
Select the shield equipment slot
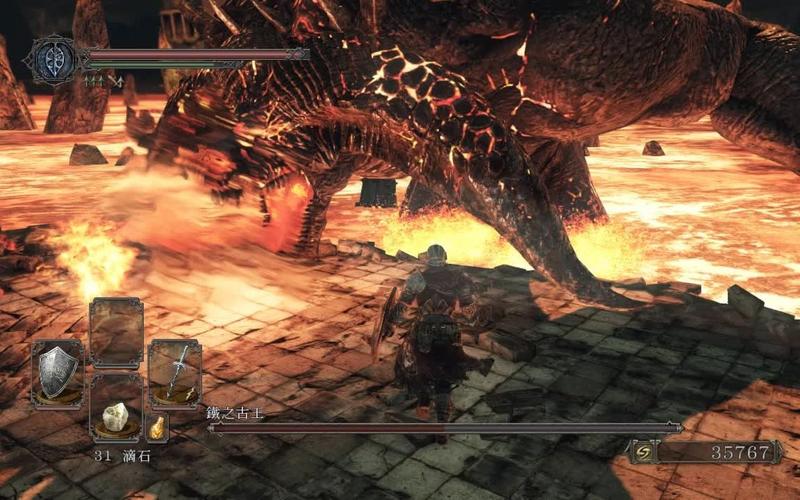coord(57,373)
